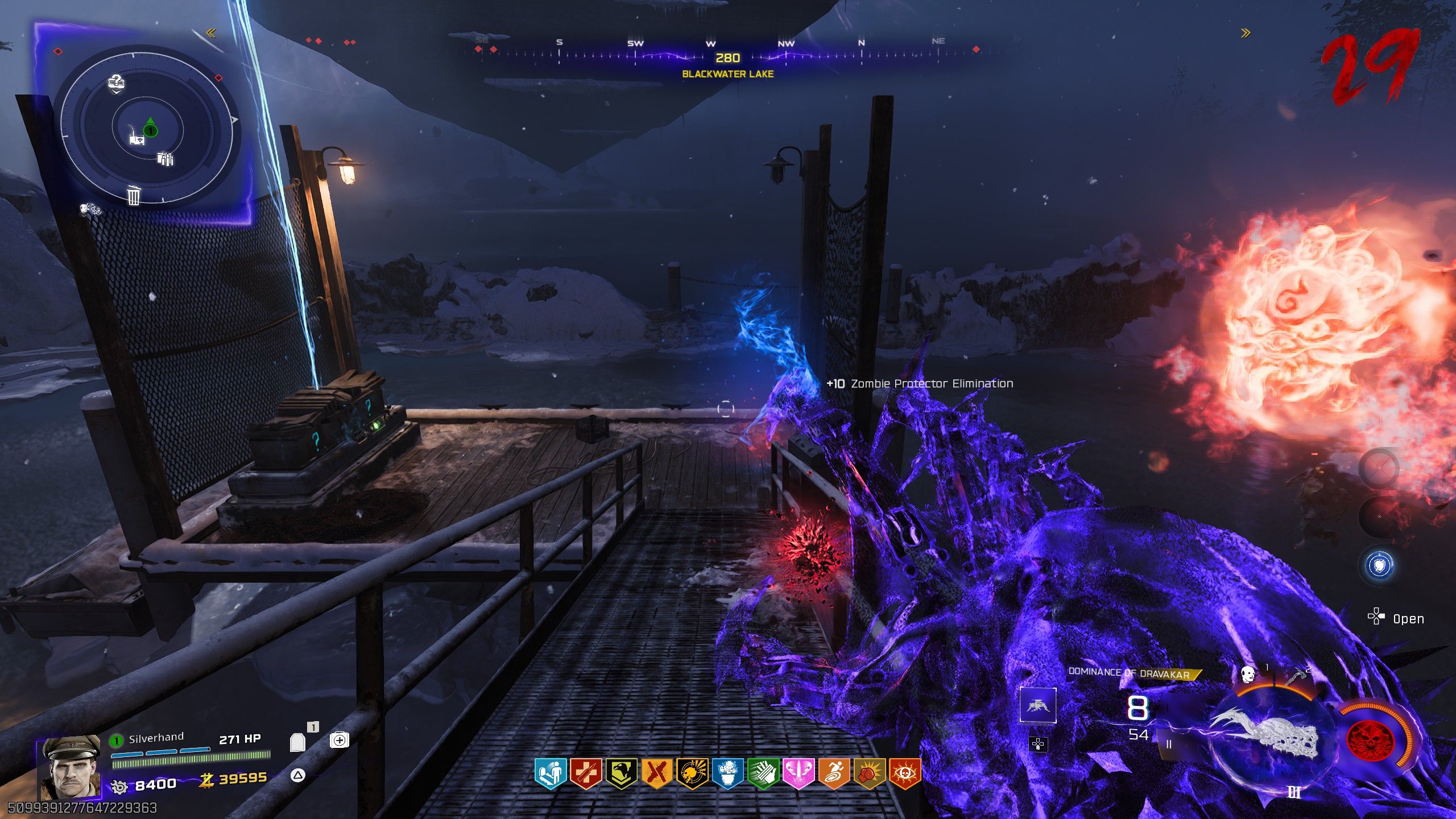The height and width of the screenshot is (819, 1456).
Task: Click the blue stairs-and-tombstone perk icon
Action: pos(551,774)
